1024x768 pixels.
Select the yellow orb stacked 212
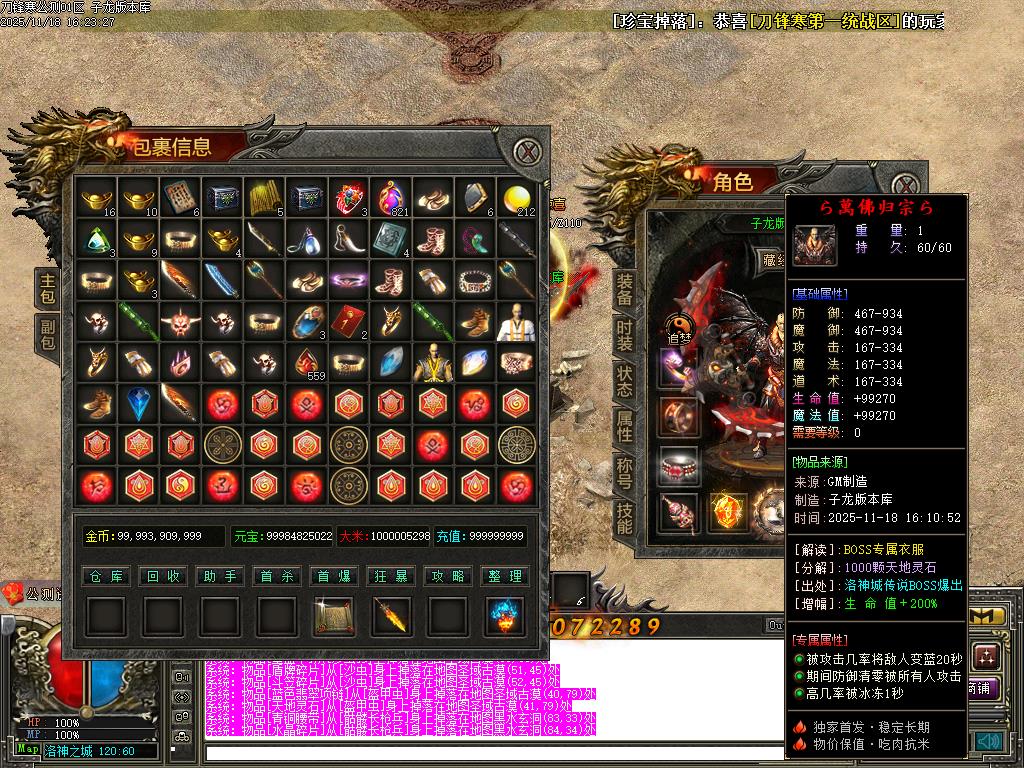[516, 198]
